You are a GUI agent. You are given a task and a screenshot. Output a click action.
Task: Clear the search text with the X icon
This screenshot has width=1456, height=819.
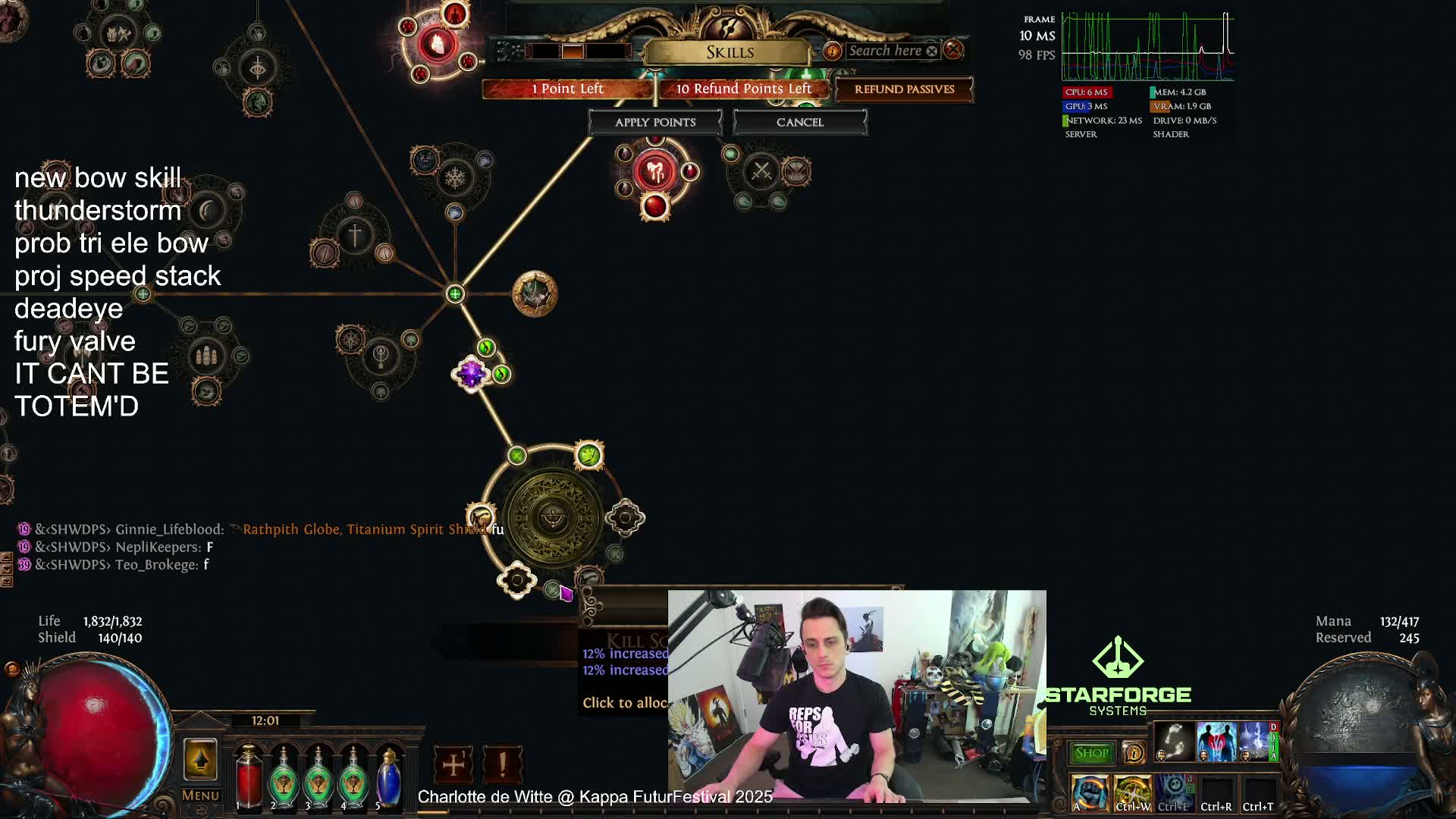pos(933,51)
